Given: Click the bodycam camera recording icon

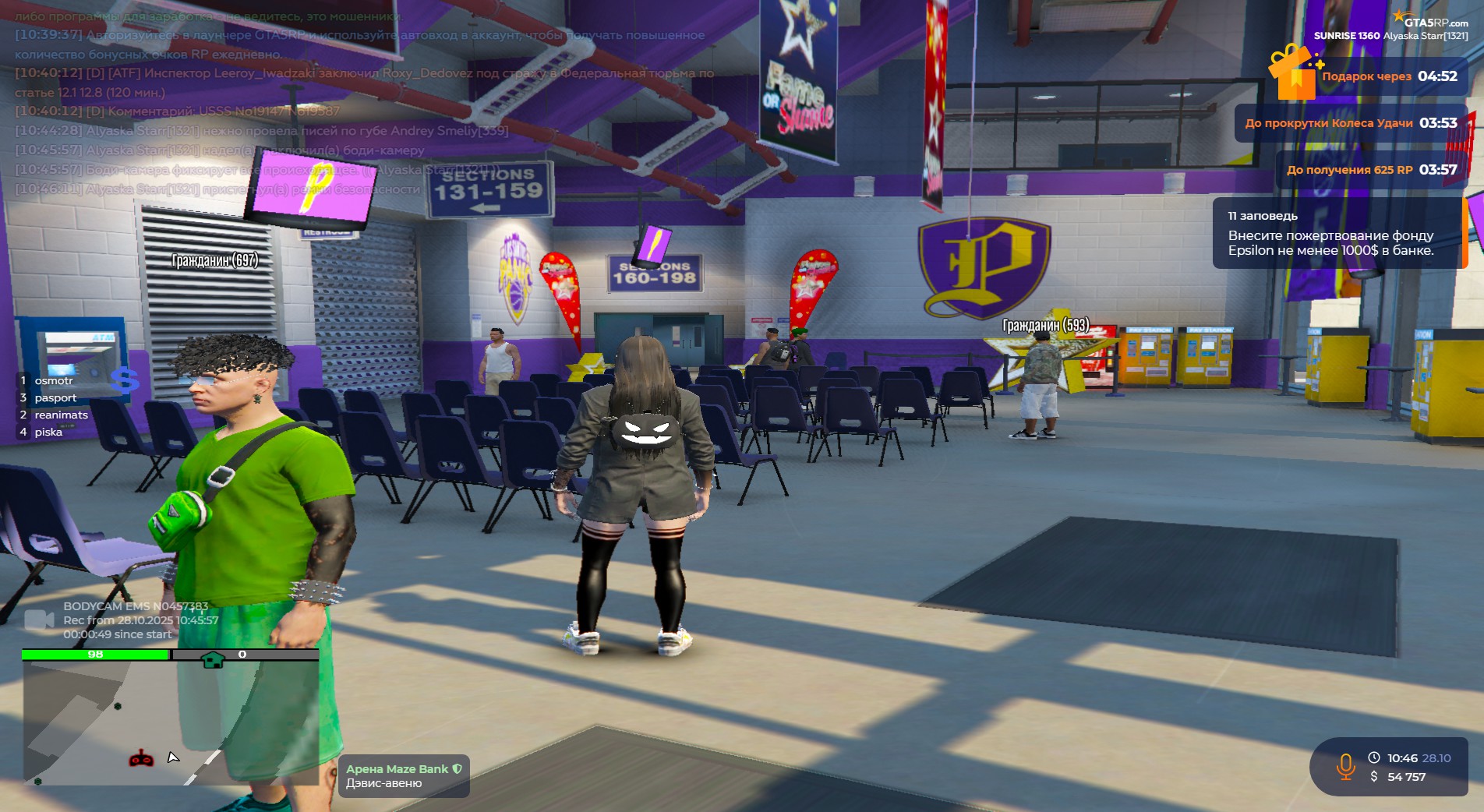Looking at the screenshot, I should (x=39, y=620).
